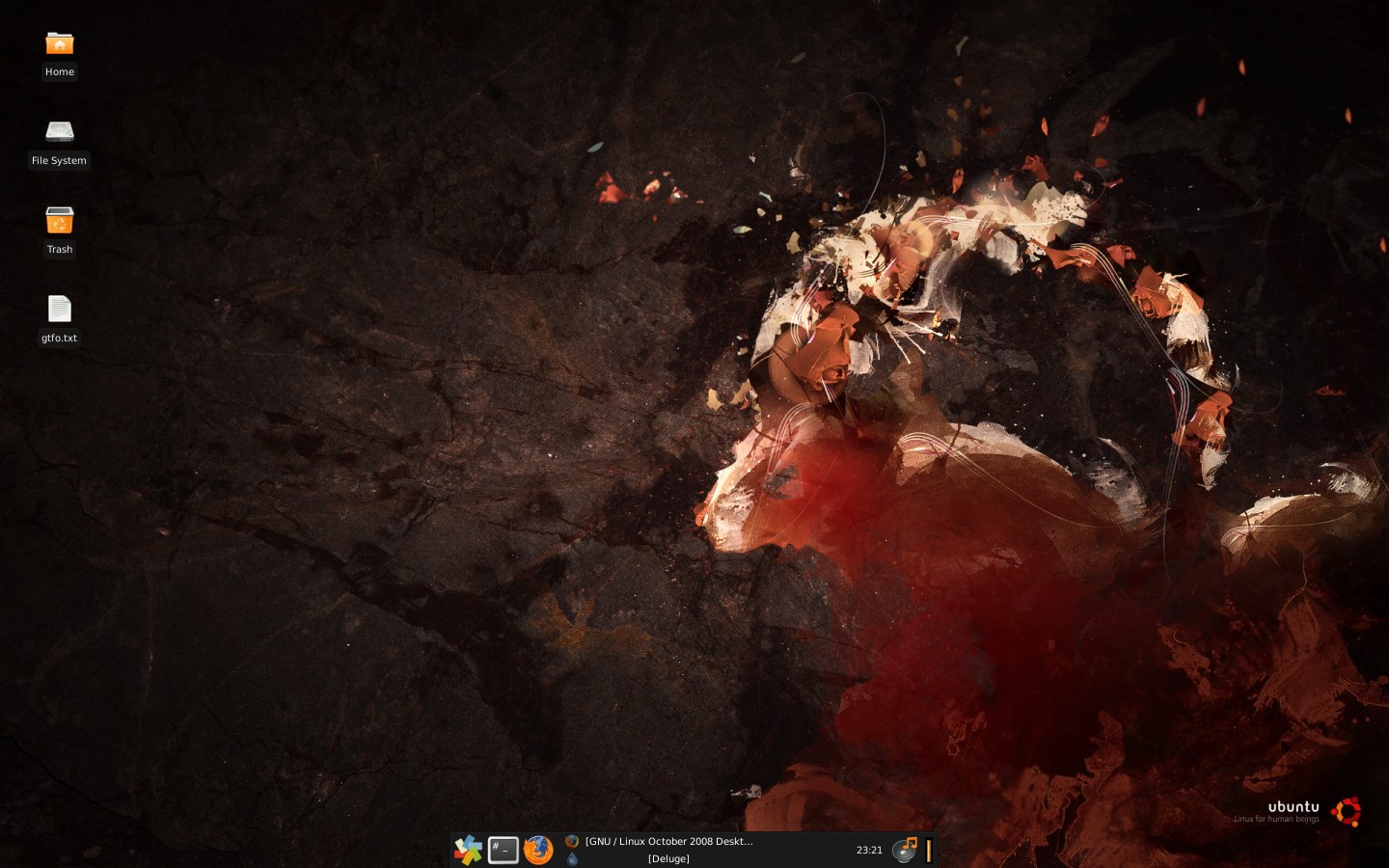The width and height of the screenshot is (1389, 868).
Task: Switch to the GNU / Linux October 2008 window
Action: [667, 841]
